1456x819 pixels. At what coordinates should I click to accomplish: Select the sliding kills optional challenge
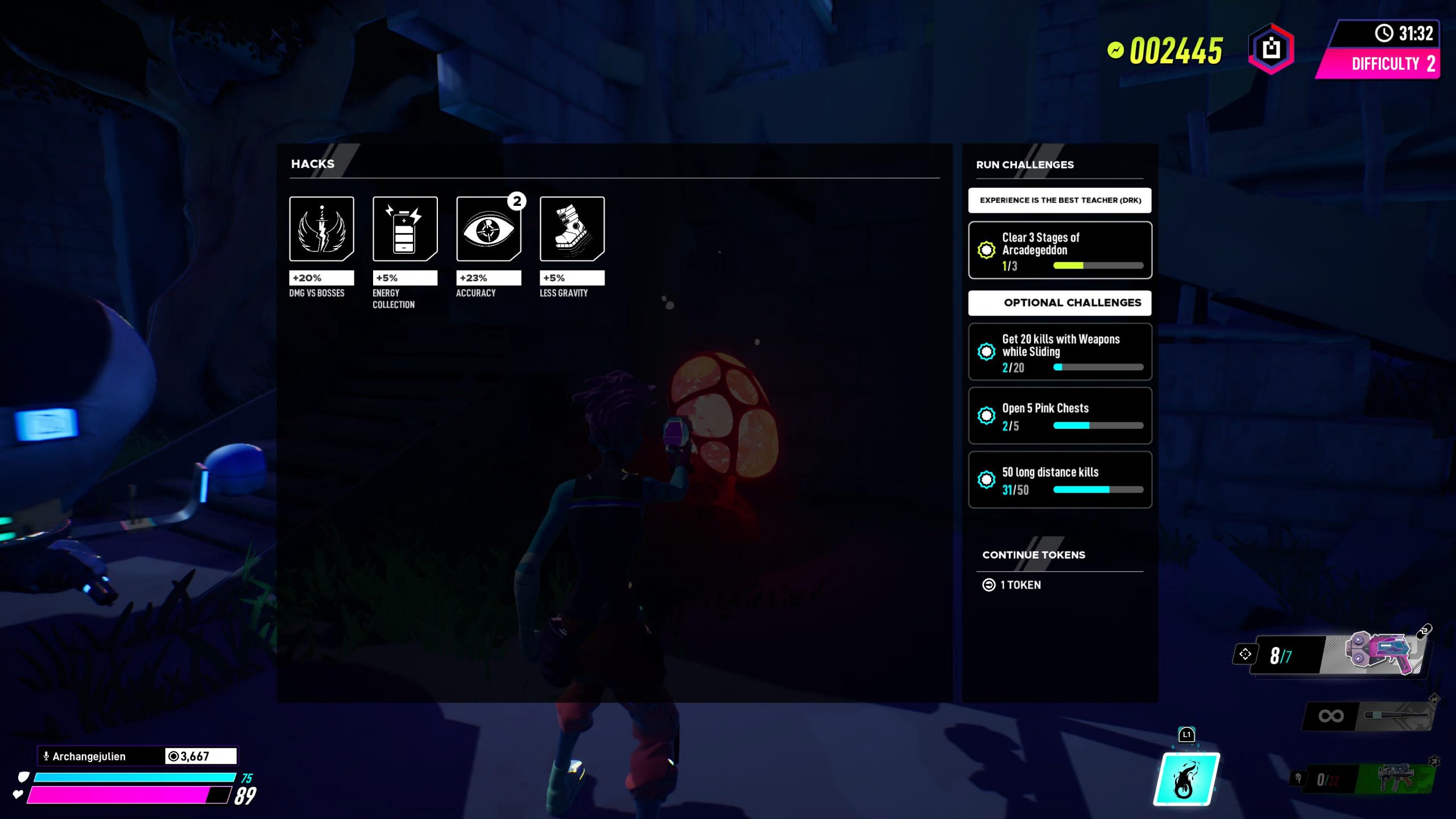point(1060,352)
